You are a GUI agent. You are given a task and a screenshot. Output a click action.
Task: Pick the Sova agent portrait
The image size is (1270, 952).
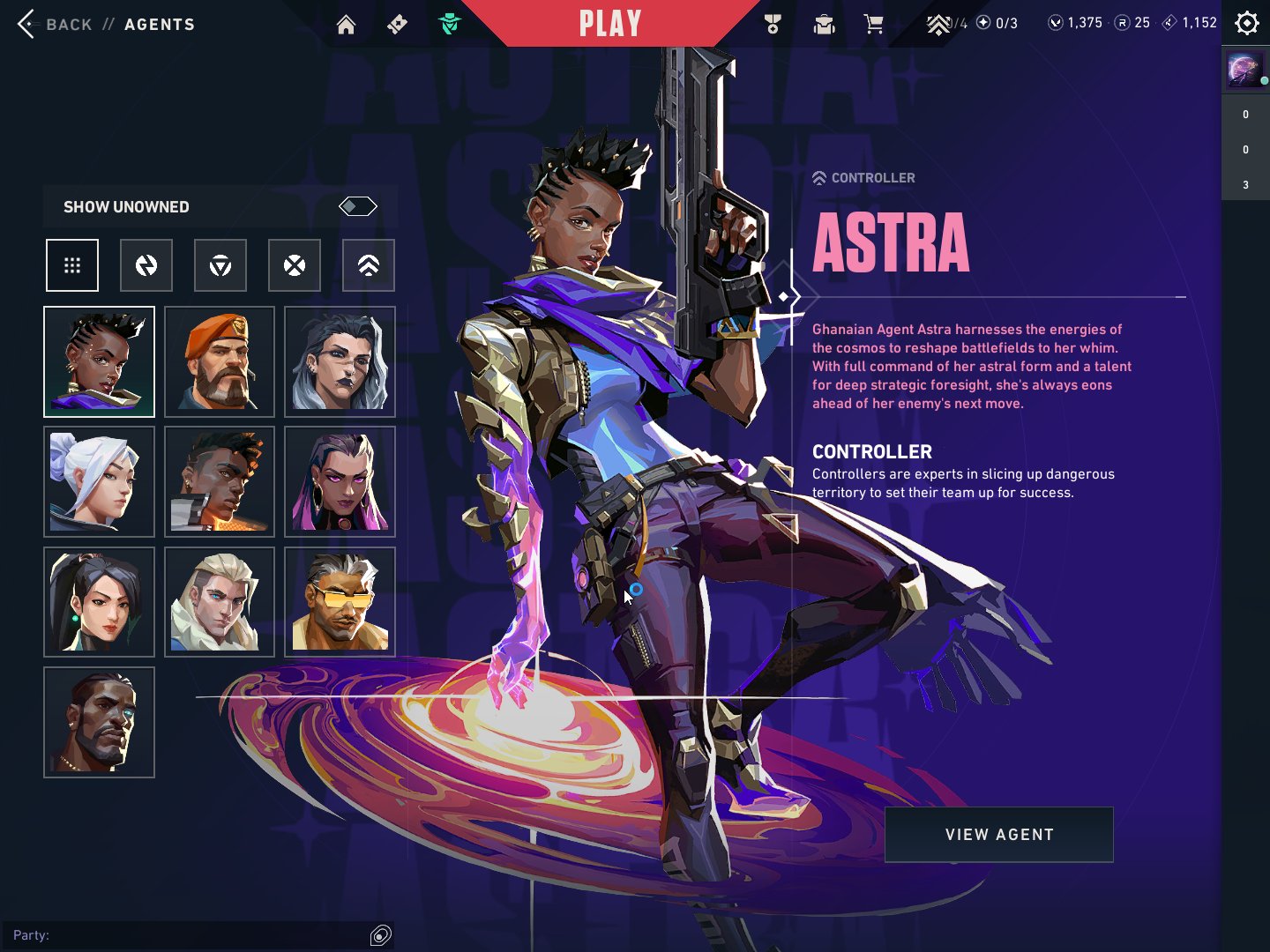click(220, 602)
